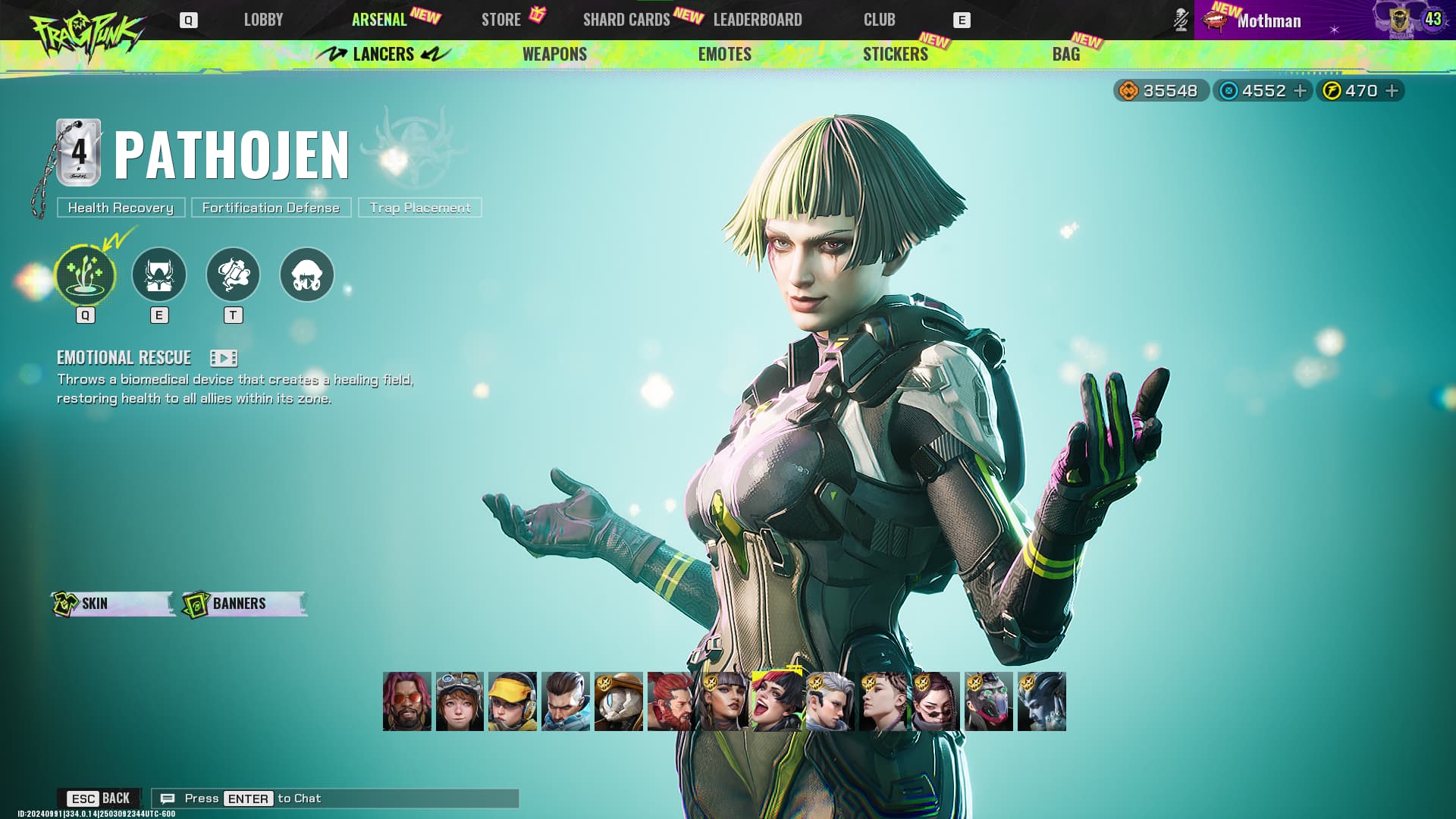
Task: Open the Bag section
Action: pos(1065,54)
